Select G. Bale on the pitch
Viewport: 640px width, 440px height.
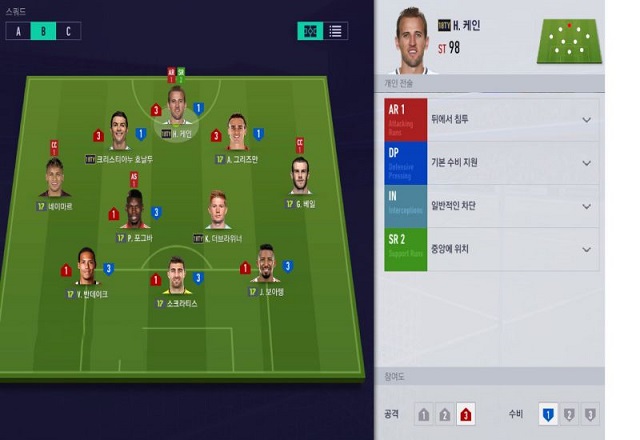click(x=299, y=178)
